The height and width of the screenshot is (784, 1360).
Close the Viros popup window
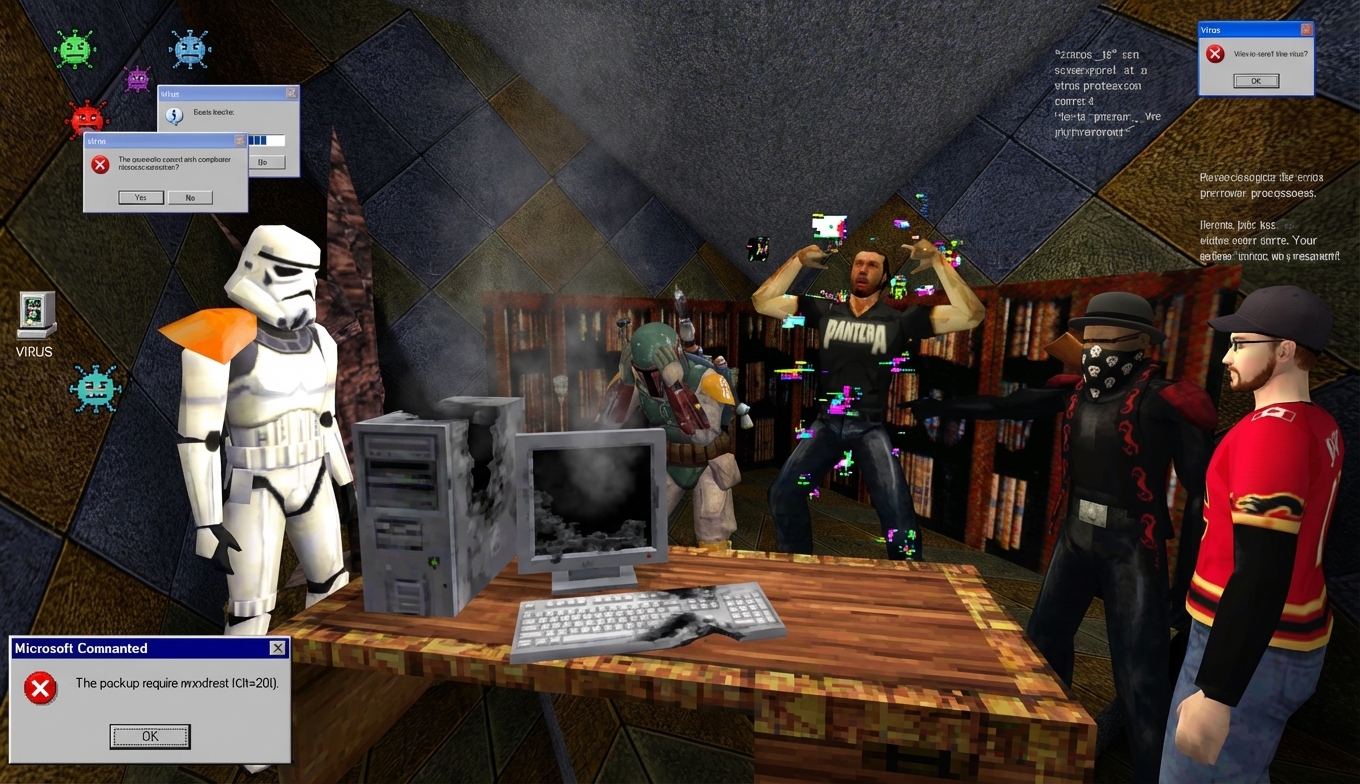1306,30
